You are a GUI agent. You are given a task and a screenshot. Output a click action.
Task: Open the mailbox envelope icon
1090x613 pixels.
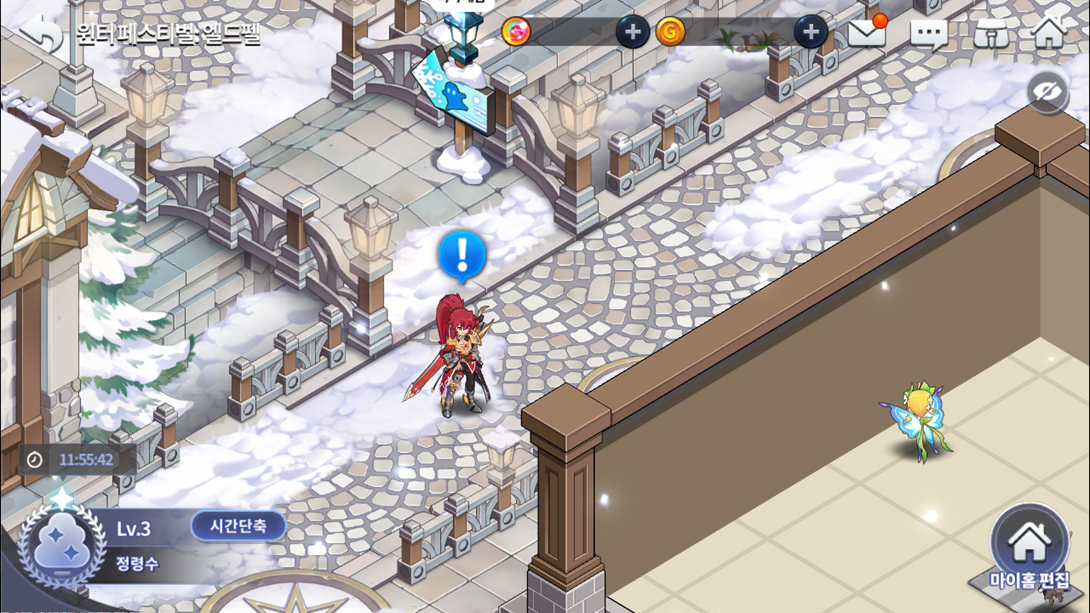coord(867,34)
